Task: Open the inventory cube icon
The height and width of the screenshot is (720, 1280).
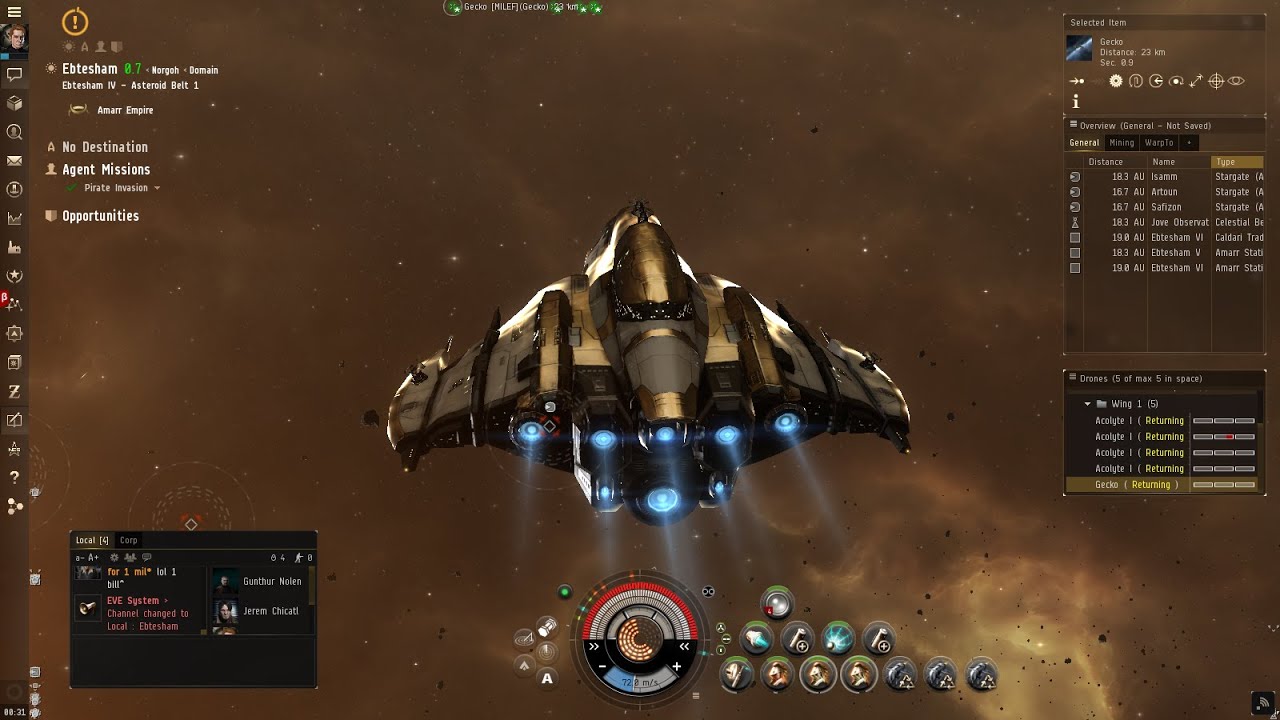Action: pos(14,103)
